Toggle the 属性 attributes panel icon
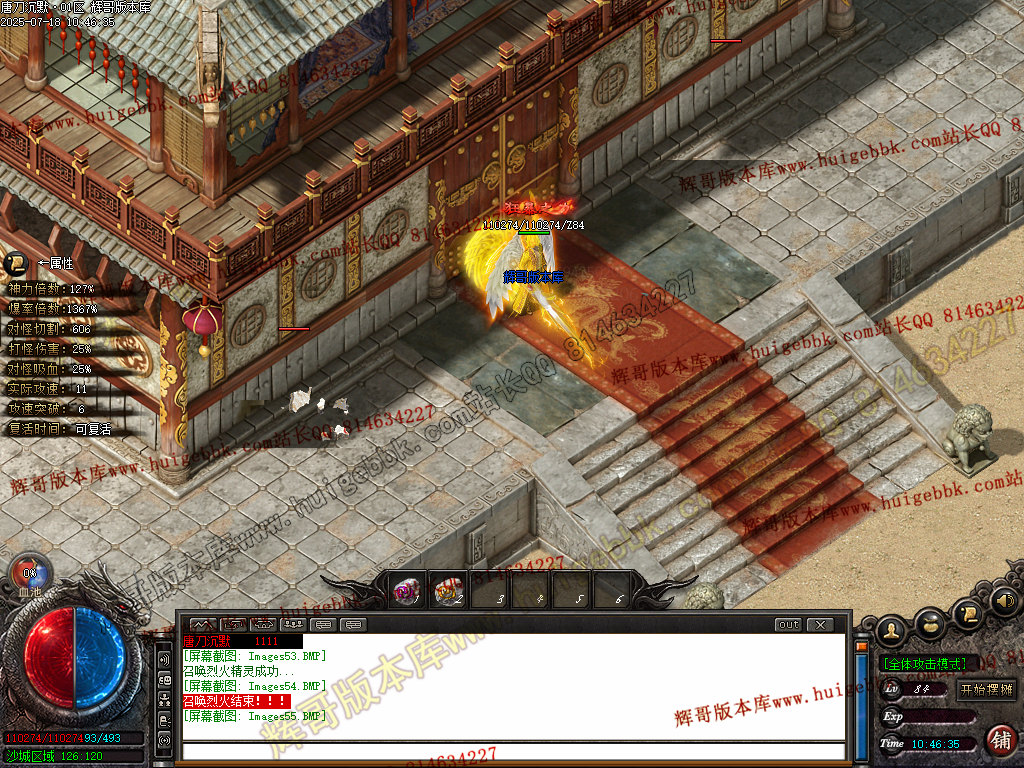 click(x=16, y=263)
